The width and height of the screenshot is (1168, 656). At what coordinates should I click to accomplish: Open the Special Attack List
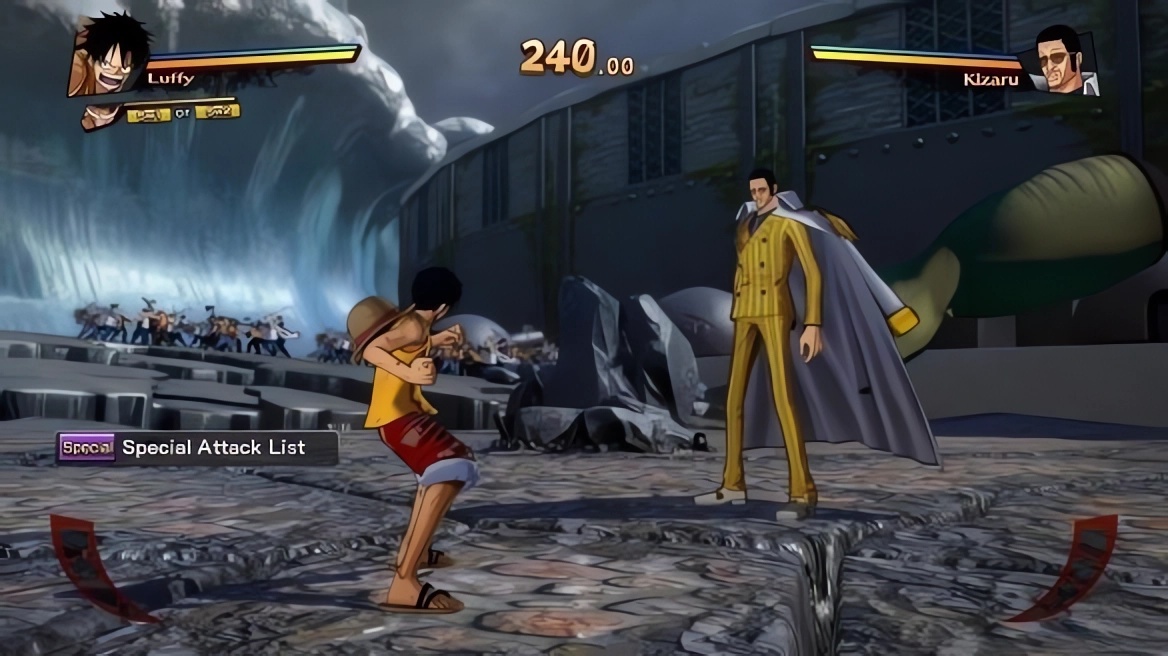(x=197, y=448)
